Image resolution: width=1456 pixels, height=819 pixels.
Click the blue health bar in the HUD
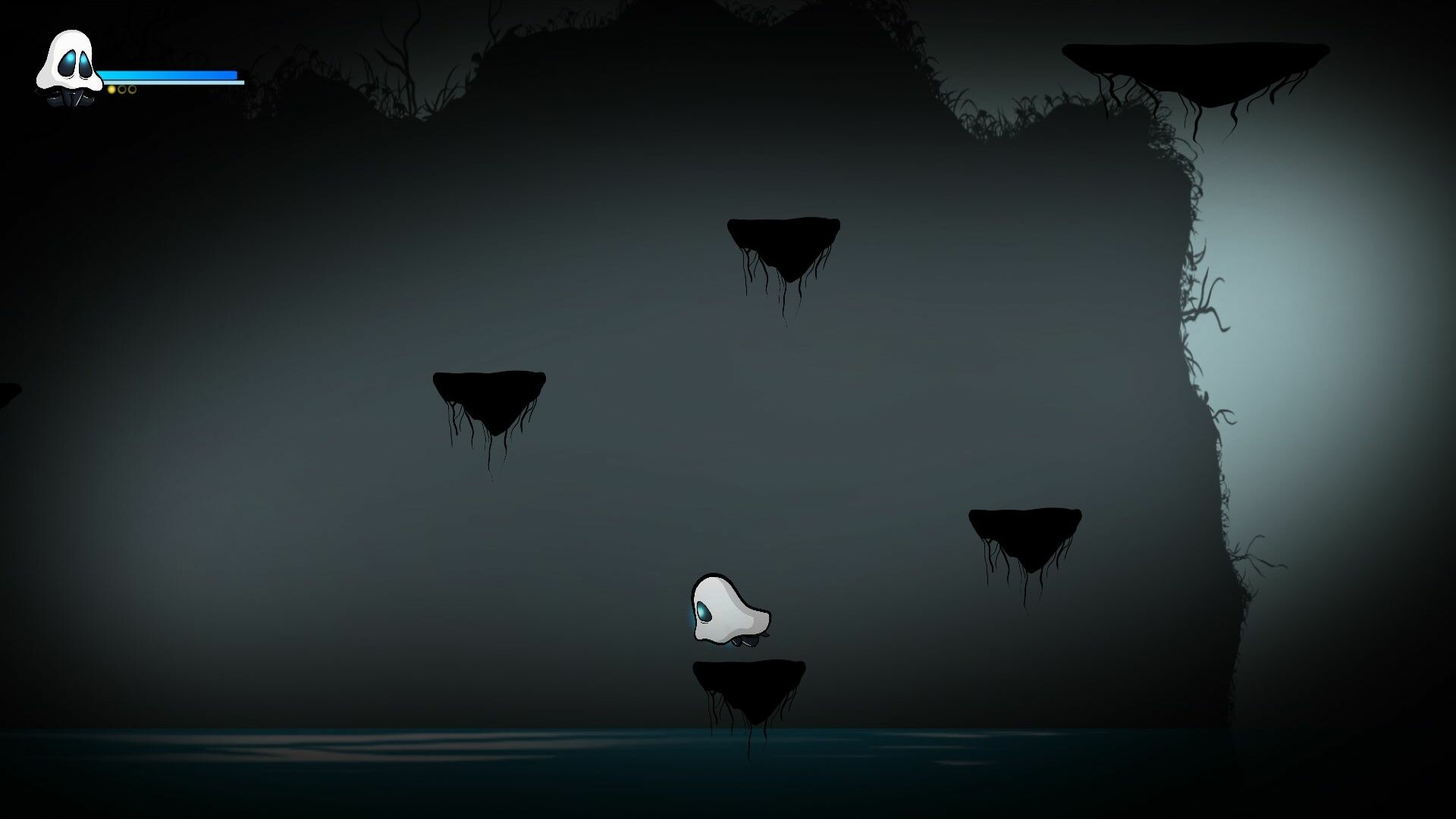(x=171, y=74)
